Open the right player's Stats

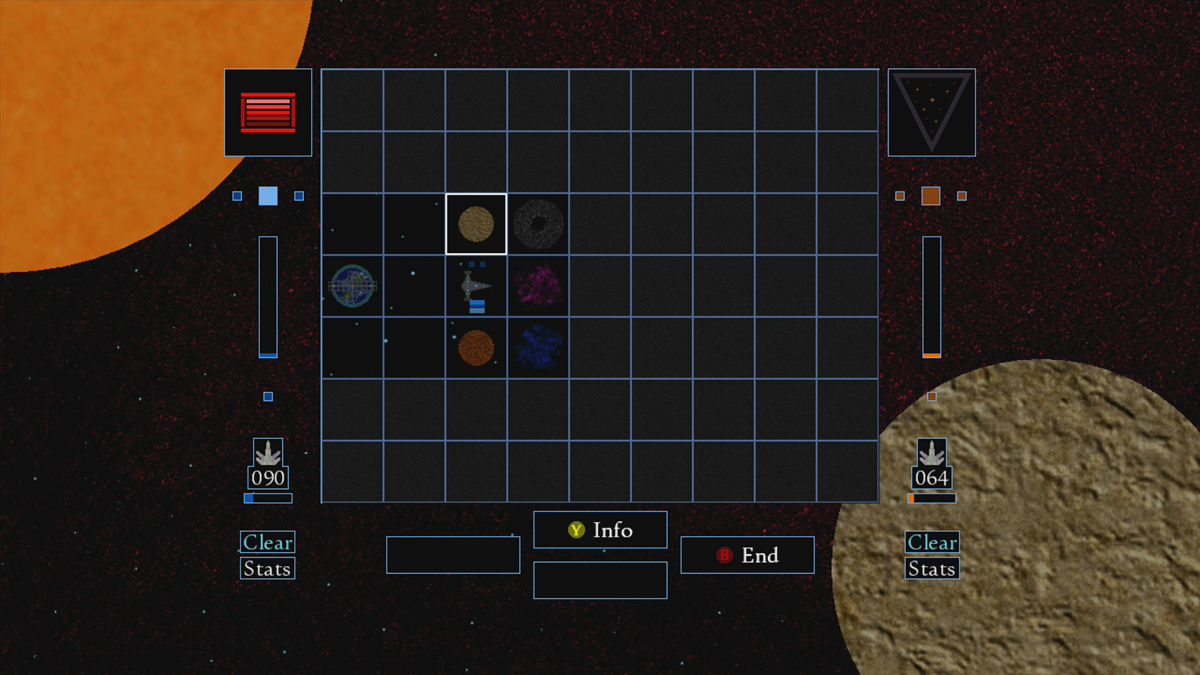coord(932,569)
